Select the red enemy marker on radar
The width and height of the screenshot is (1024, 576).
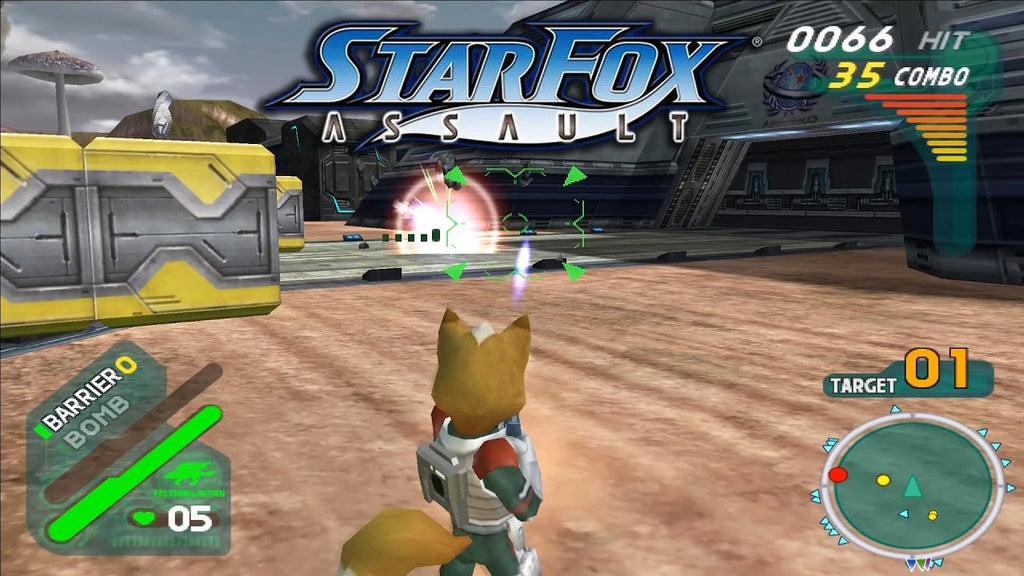[x=838, y=473]
